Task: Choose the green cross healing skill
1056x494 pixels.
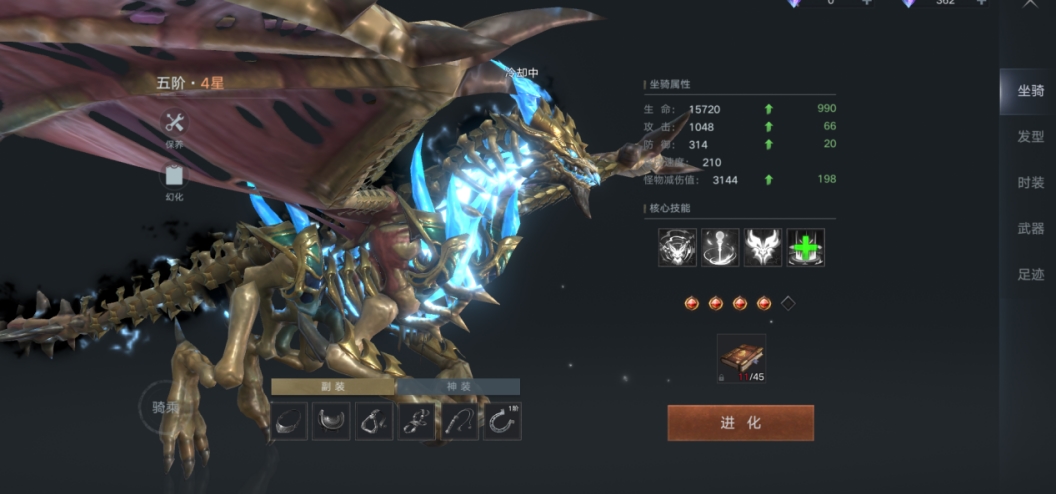Action: (x=805, y=247)
